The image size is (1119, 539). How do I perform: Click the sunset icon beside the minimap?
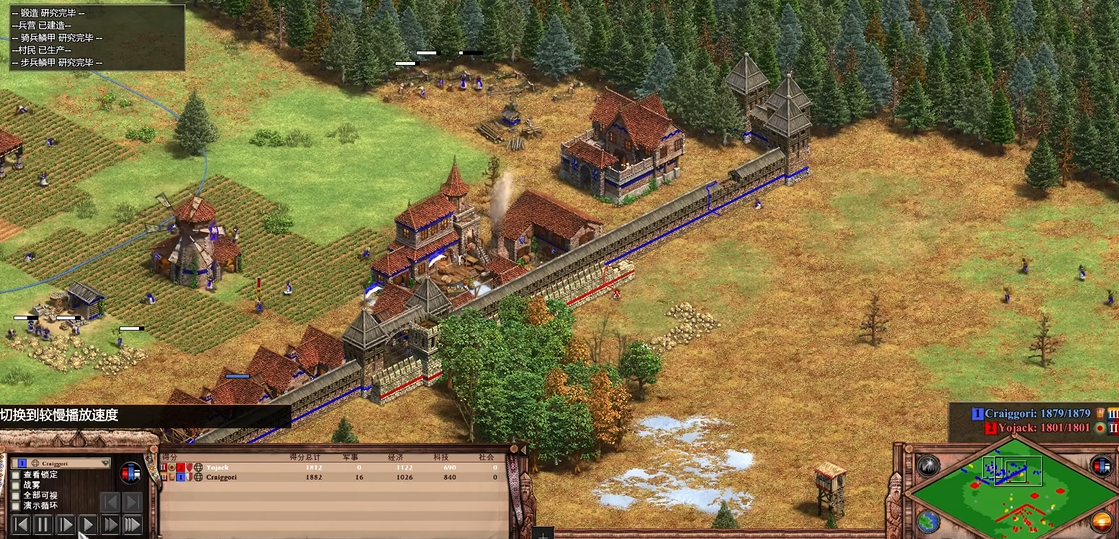click(x=1100, y=521)
